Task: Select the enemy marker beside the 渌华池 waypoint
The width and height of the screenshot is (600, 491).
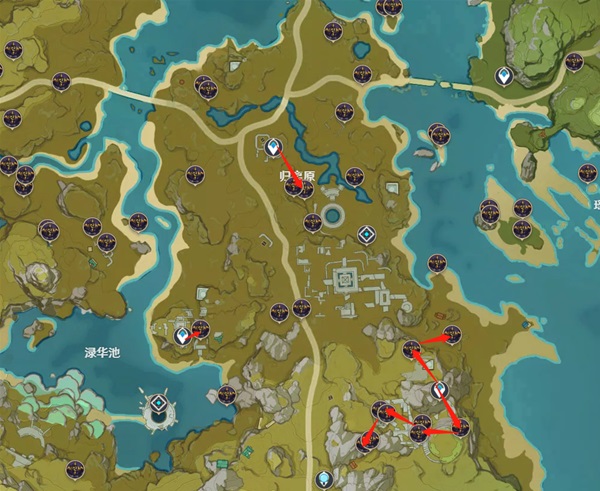Action: [200, 328]
